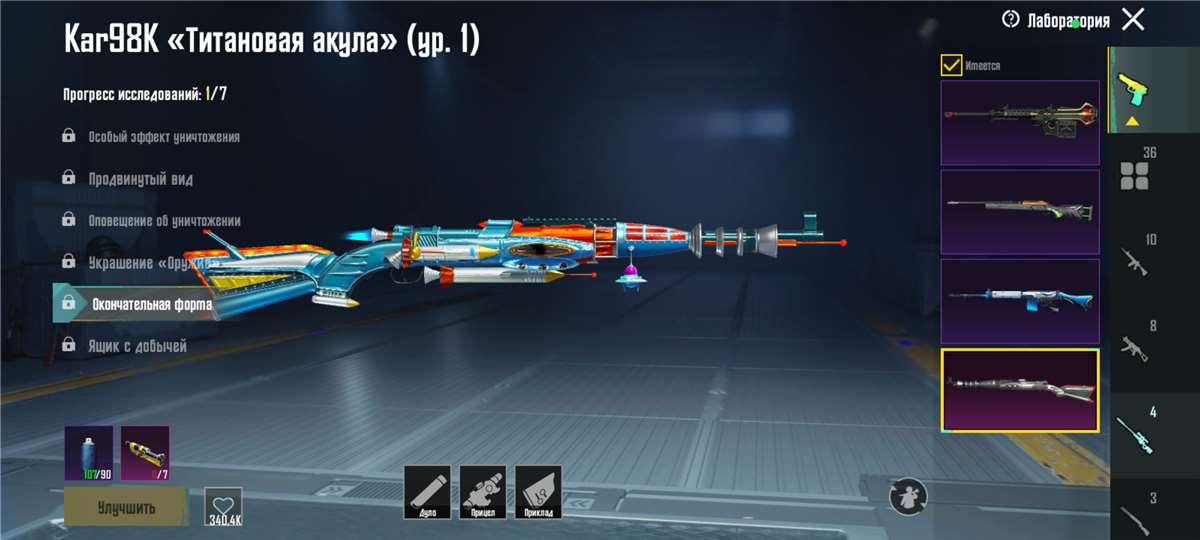
Task: Open the all-weapons grid tab with 36
Action: point(1137,170)
